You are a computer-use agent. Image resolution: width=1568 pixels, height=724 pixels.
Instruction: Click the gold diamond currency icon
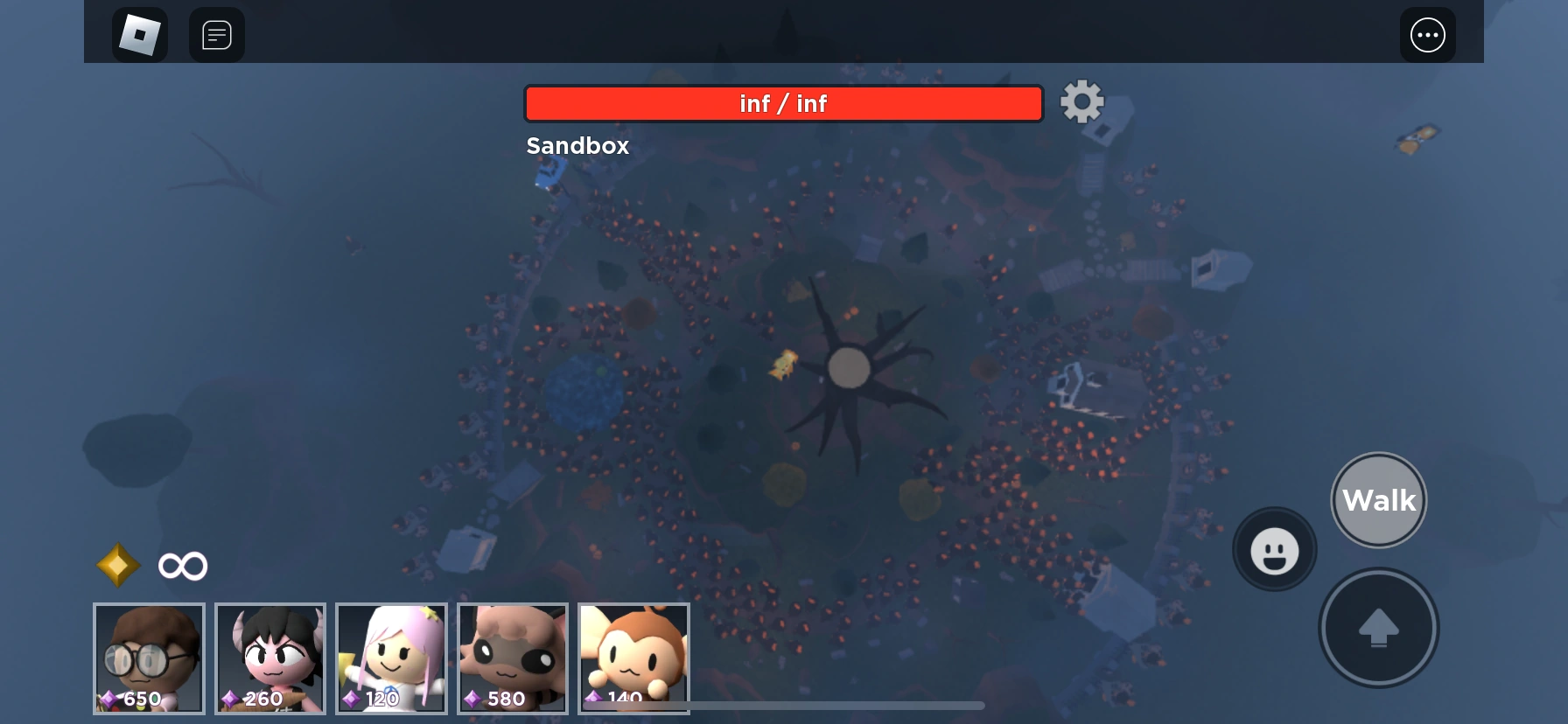[118, 565]
